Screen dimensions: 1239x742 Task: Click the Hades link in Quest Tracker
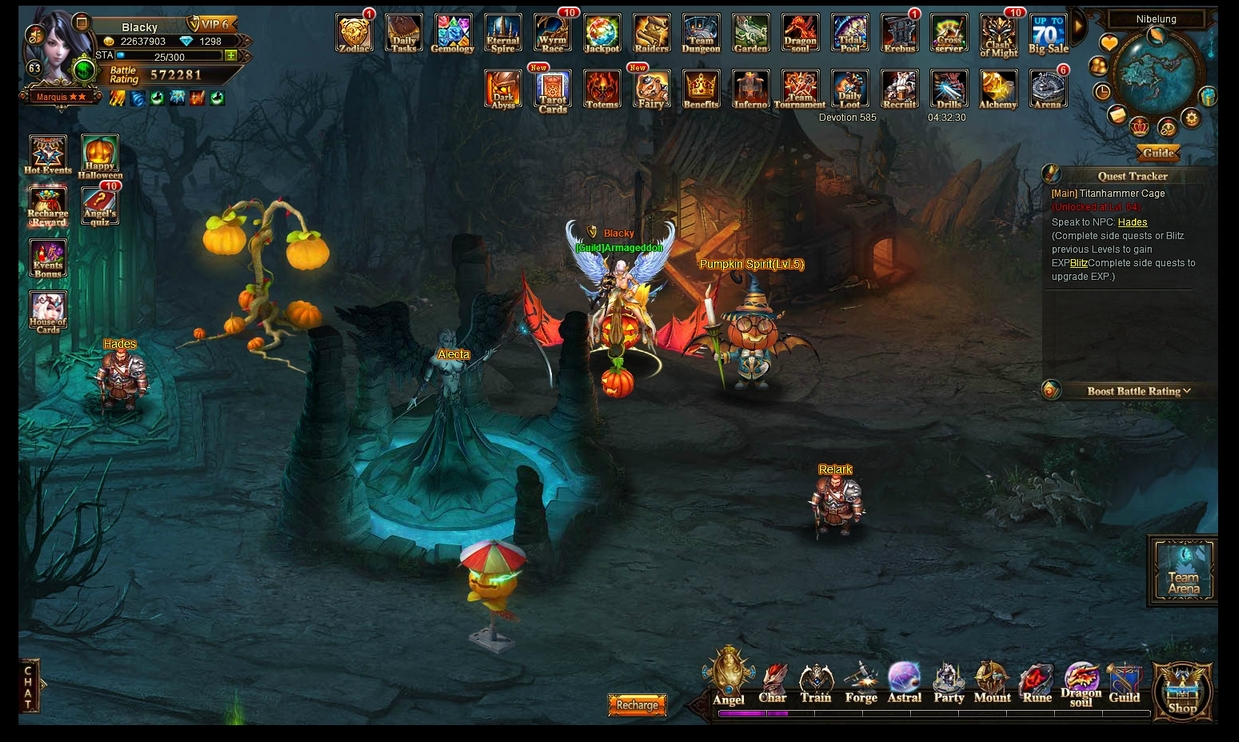click(x=1132, y=222)
